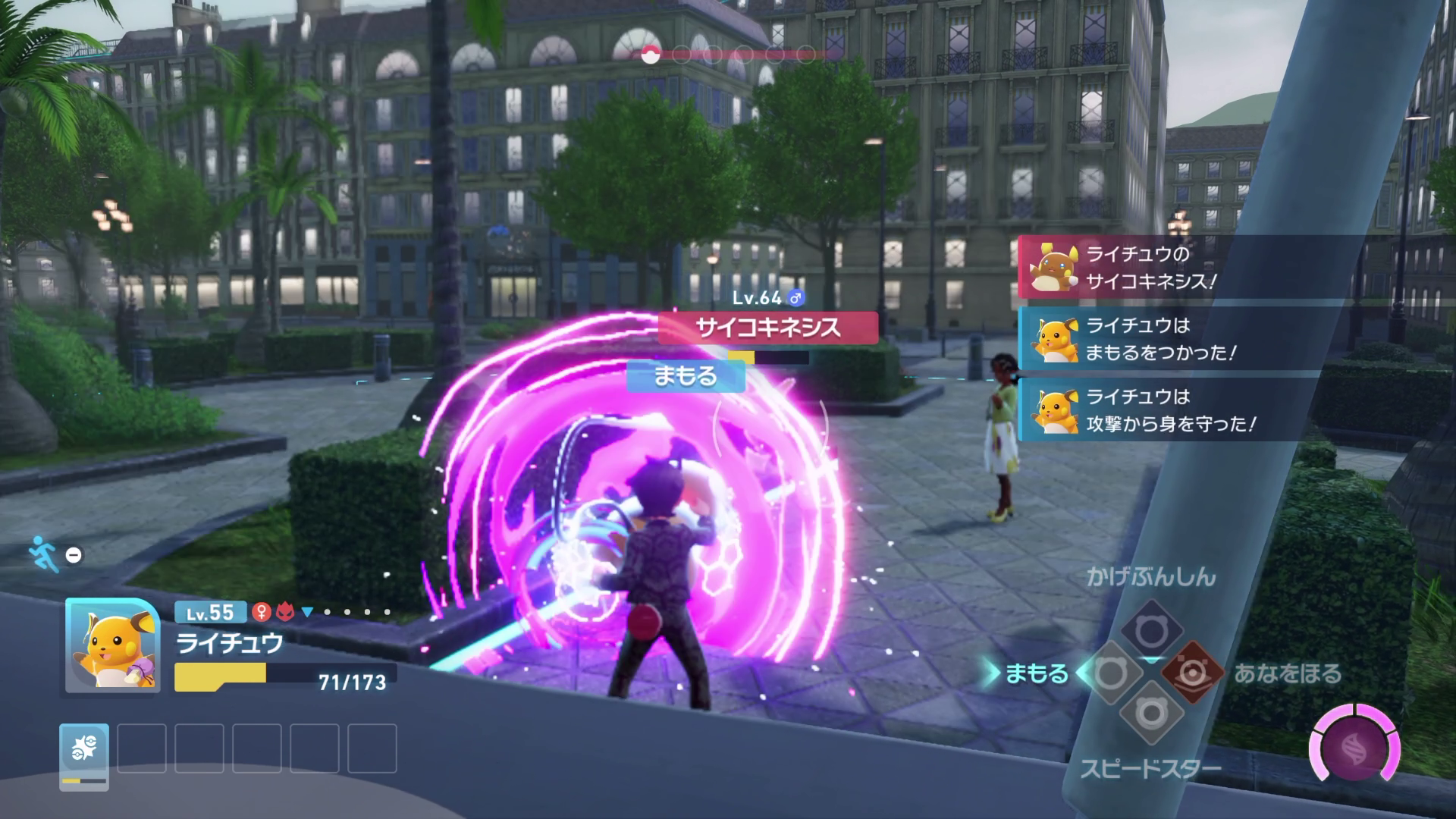Open the まもるをつかった log entry
1456x819 pixels.
(1236, 338)
